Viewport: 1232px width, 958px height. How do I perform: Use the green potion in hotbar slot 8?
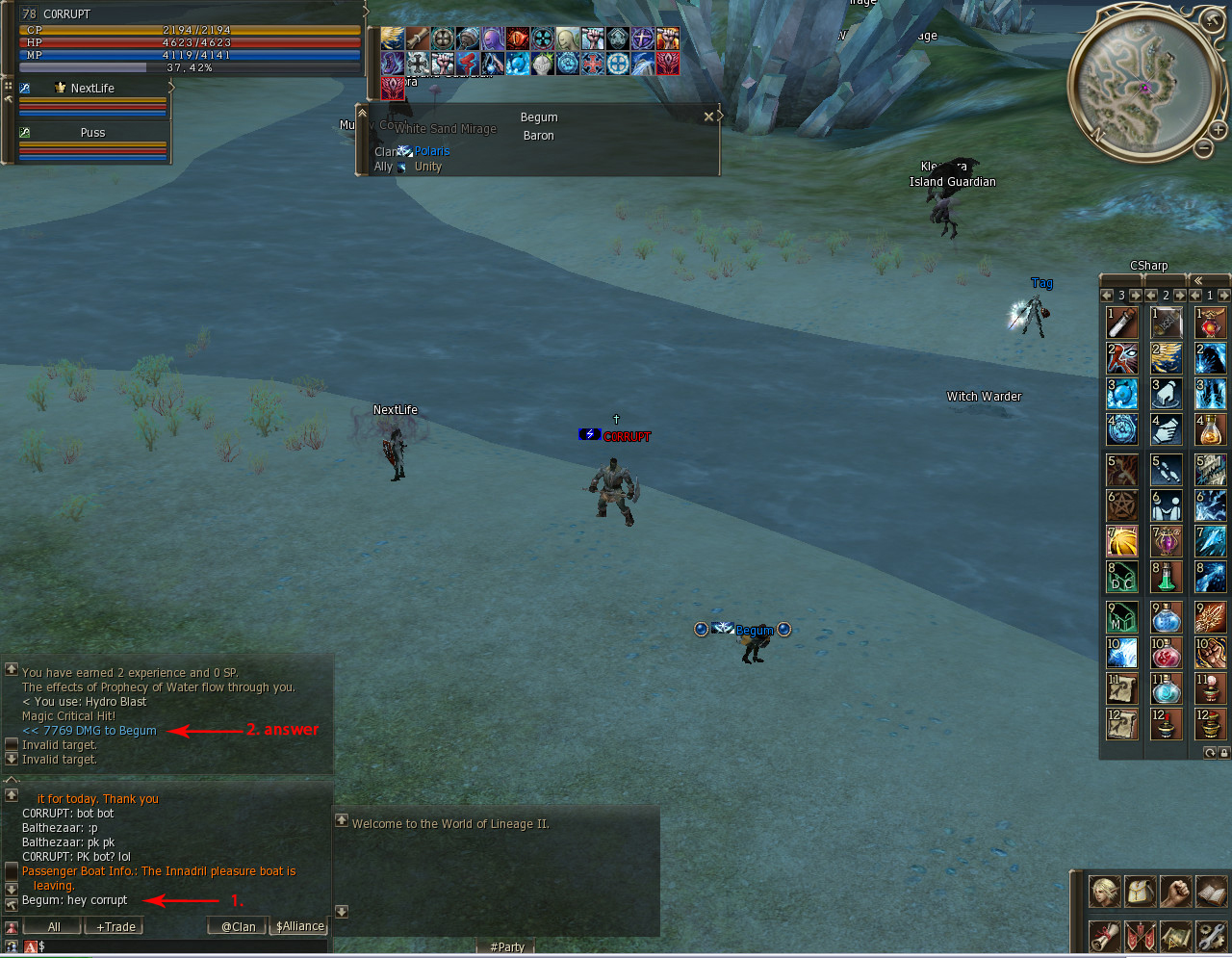point(1166,577)
